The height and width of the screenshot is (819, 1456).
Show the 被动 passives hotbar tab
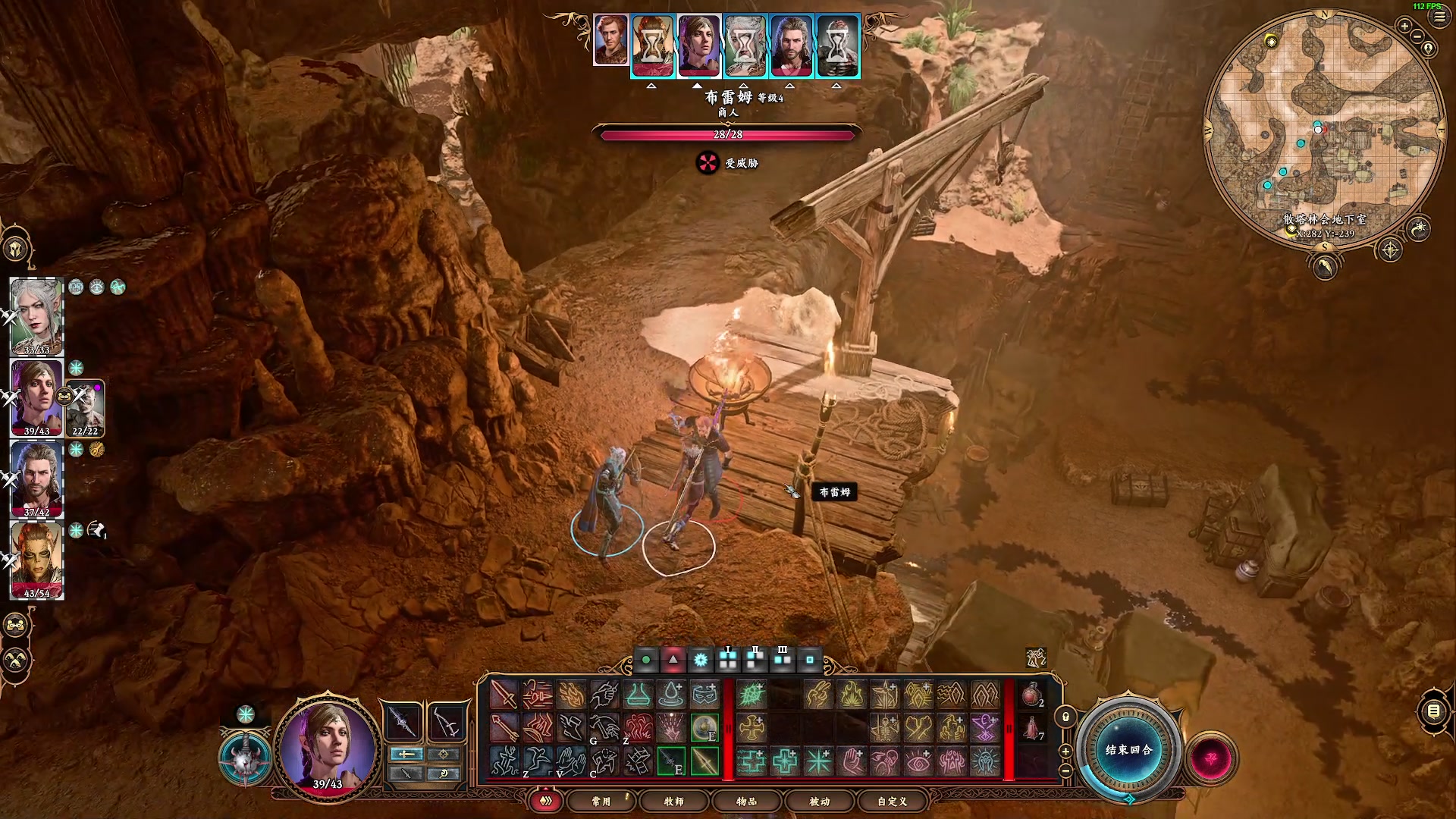click(819, 801)
